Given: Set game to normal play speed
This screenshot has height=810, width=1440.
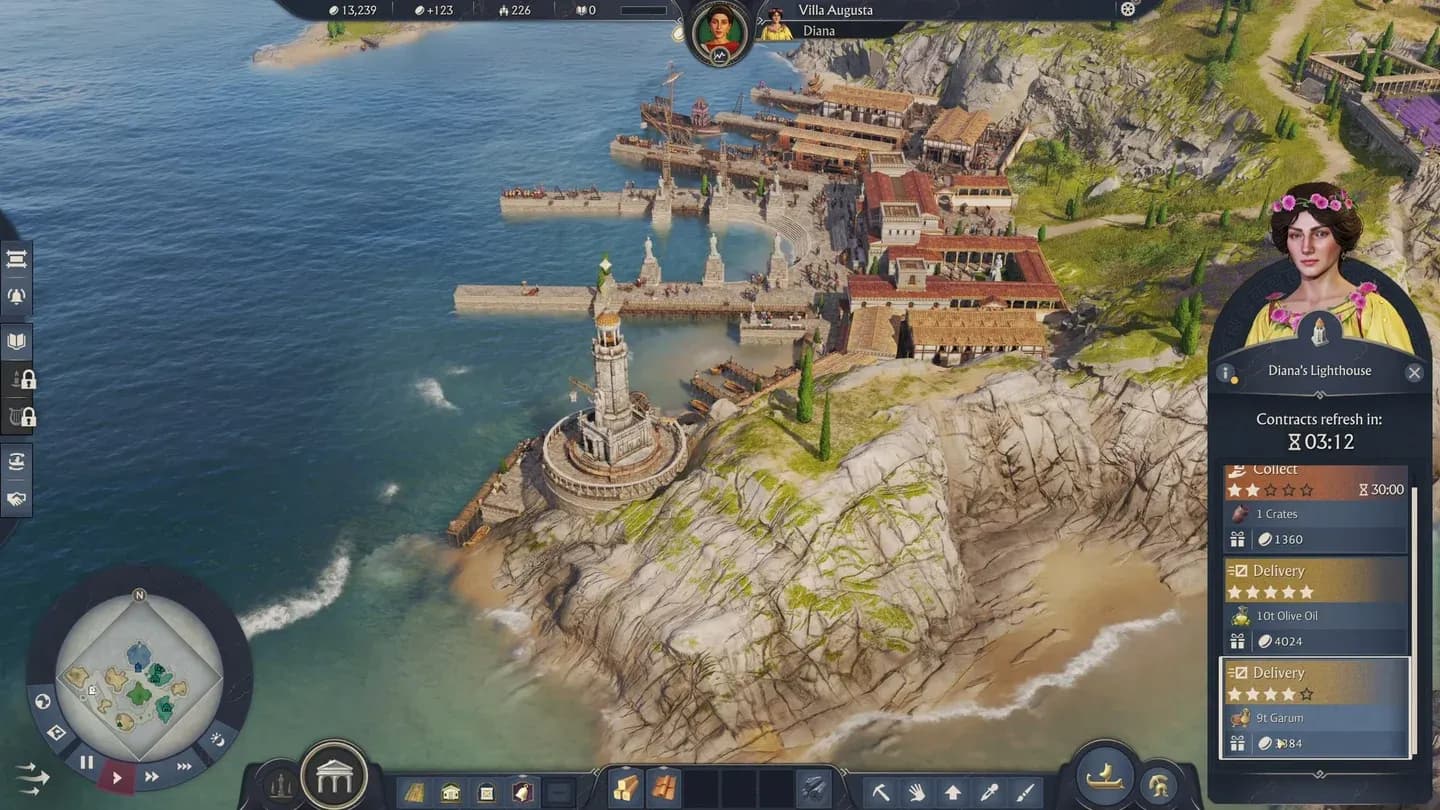Looking at the screenshot, I should point(117,777).
